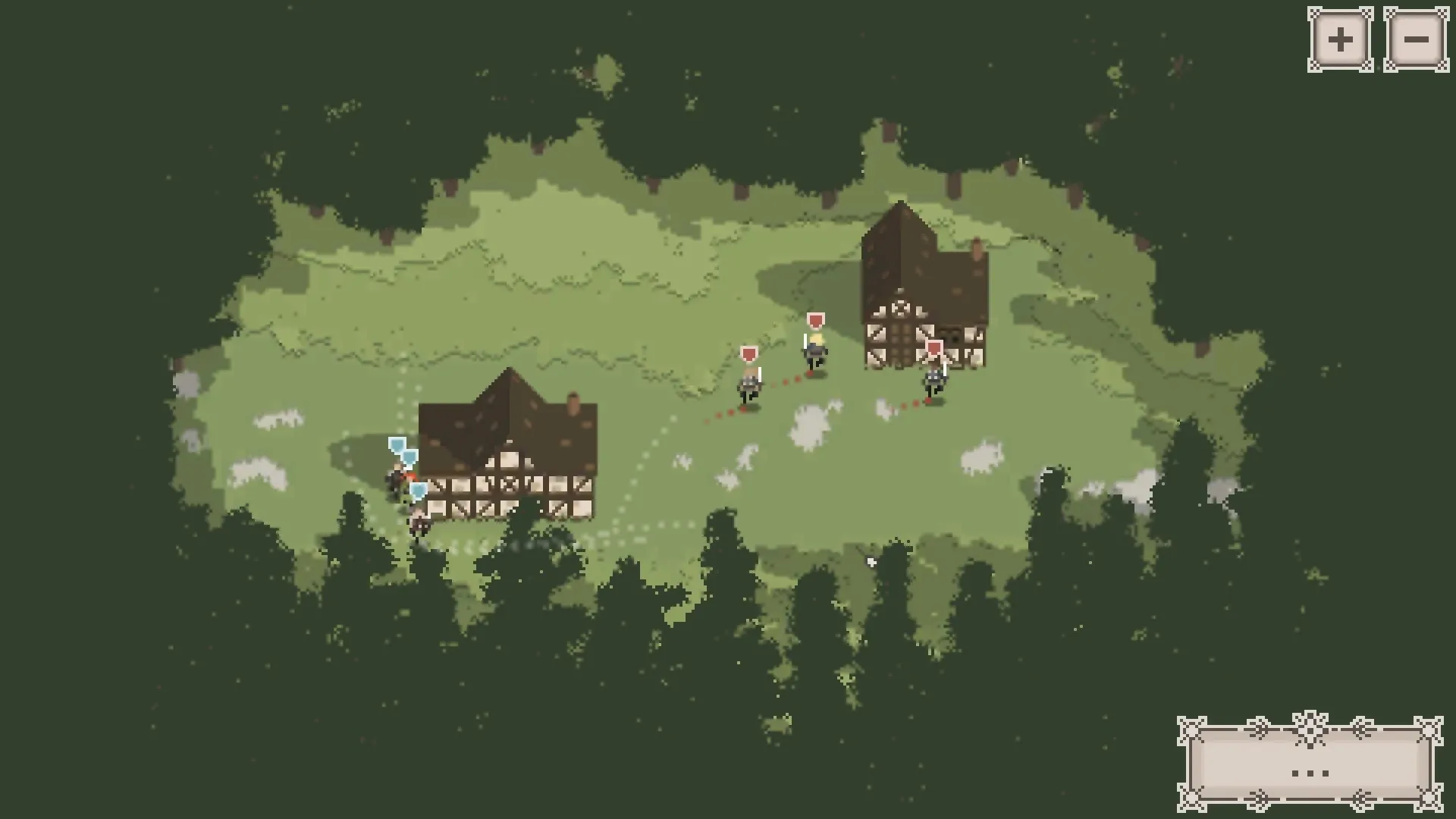Select the yellow-shirted unit with red shield
The width and height of the screenshot is (1456, 819).
[814, 350]
